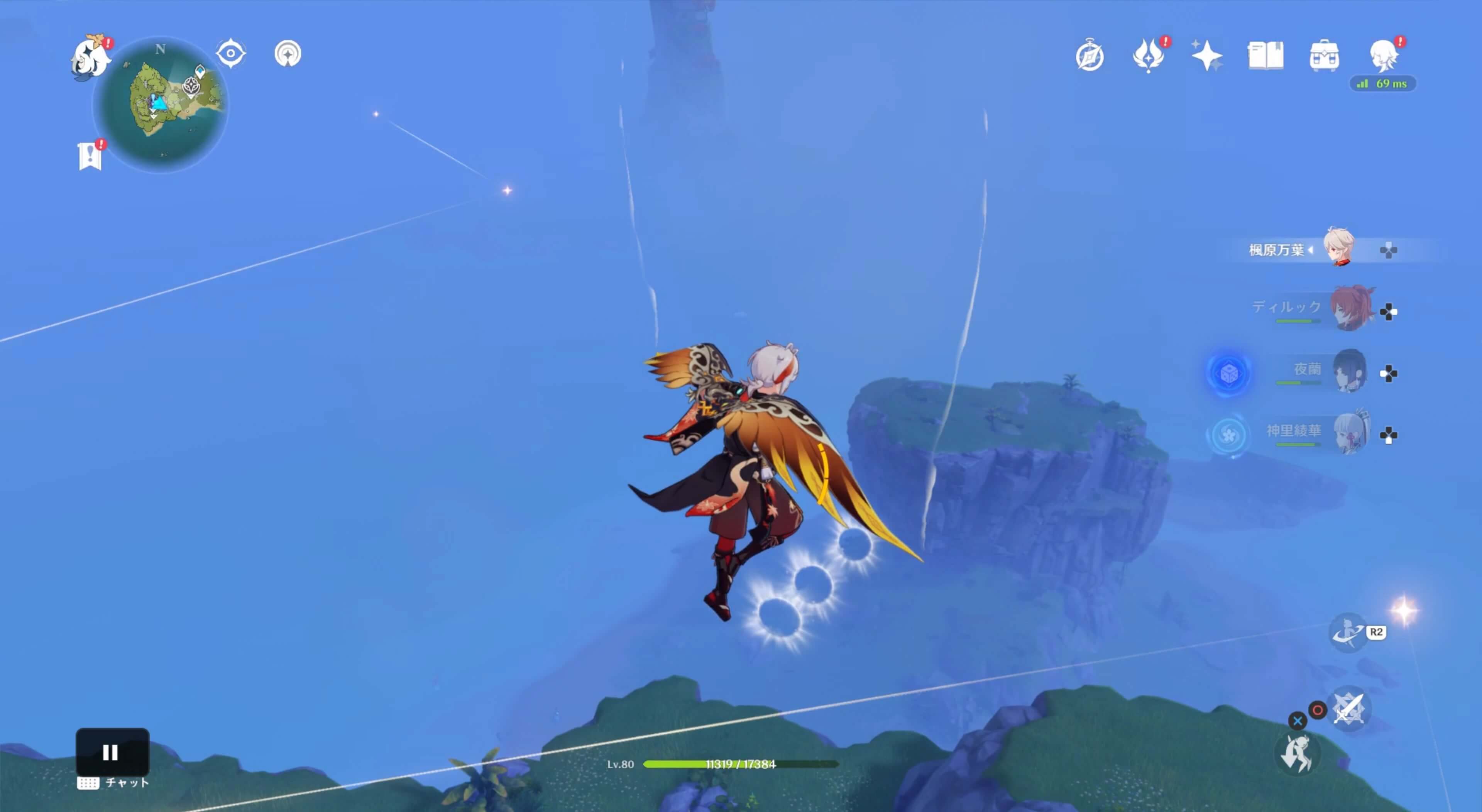Image resolution: width=1482 pixels, height=812 pixels.
Task: Open the Events wings icon
Action: tap(1148, 55)
